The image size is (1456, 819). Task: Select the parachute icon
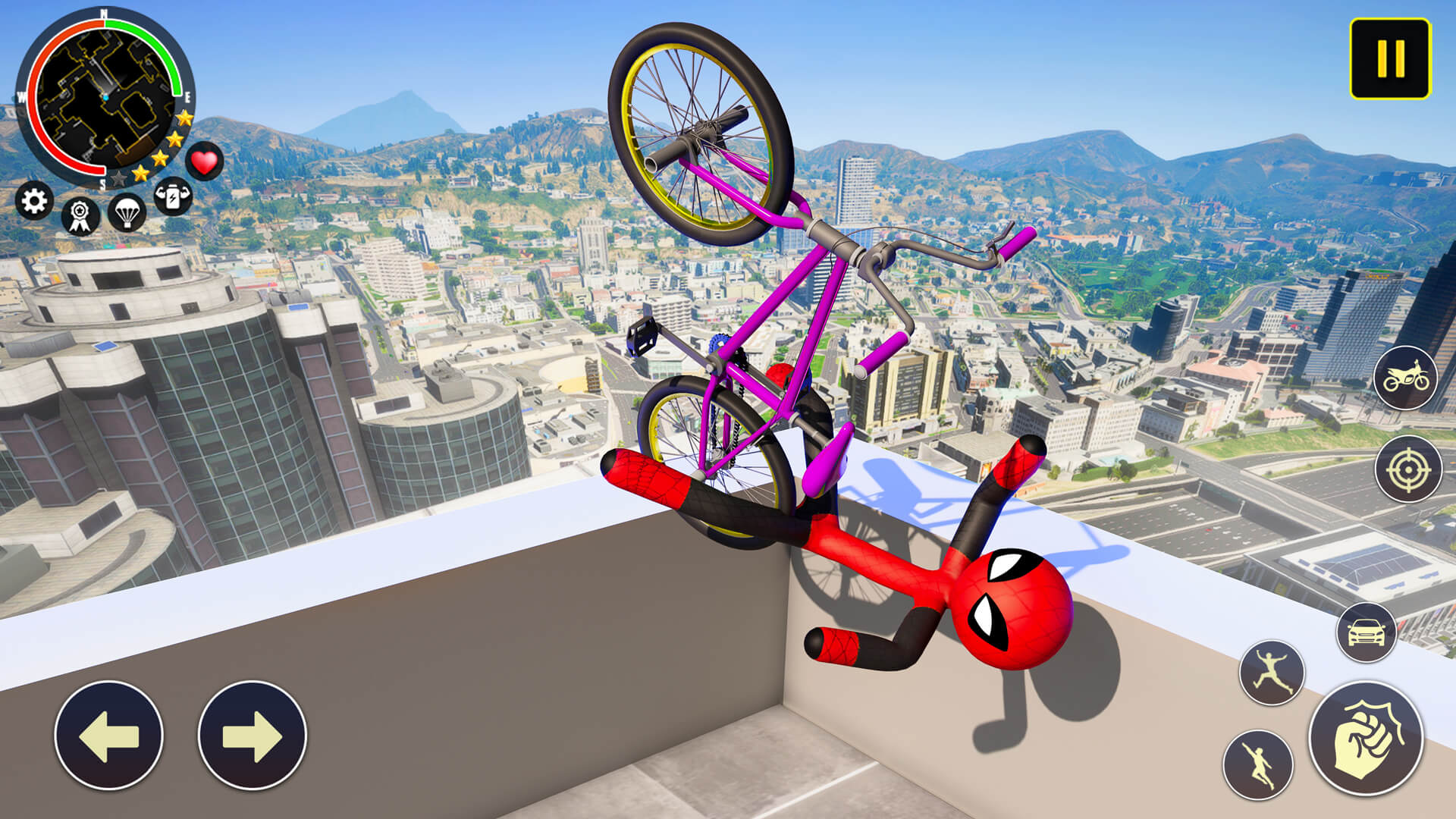tap(126, 213)
